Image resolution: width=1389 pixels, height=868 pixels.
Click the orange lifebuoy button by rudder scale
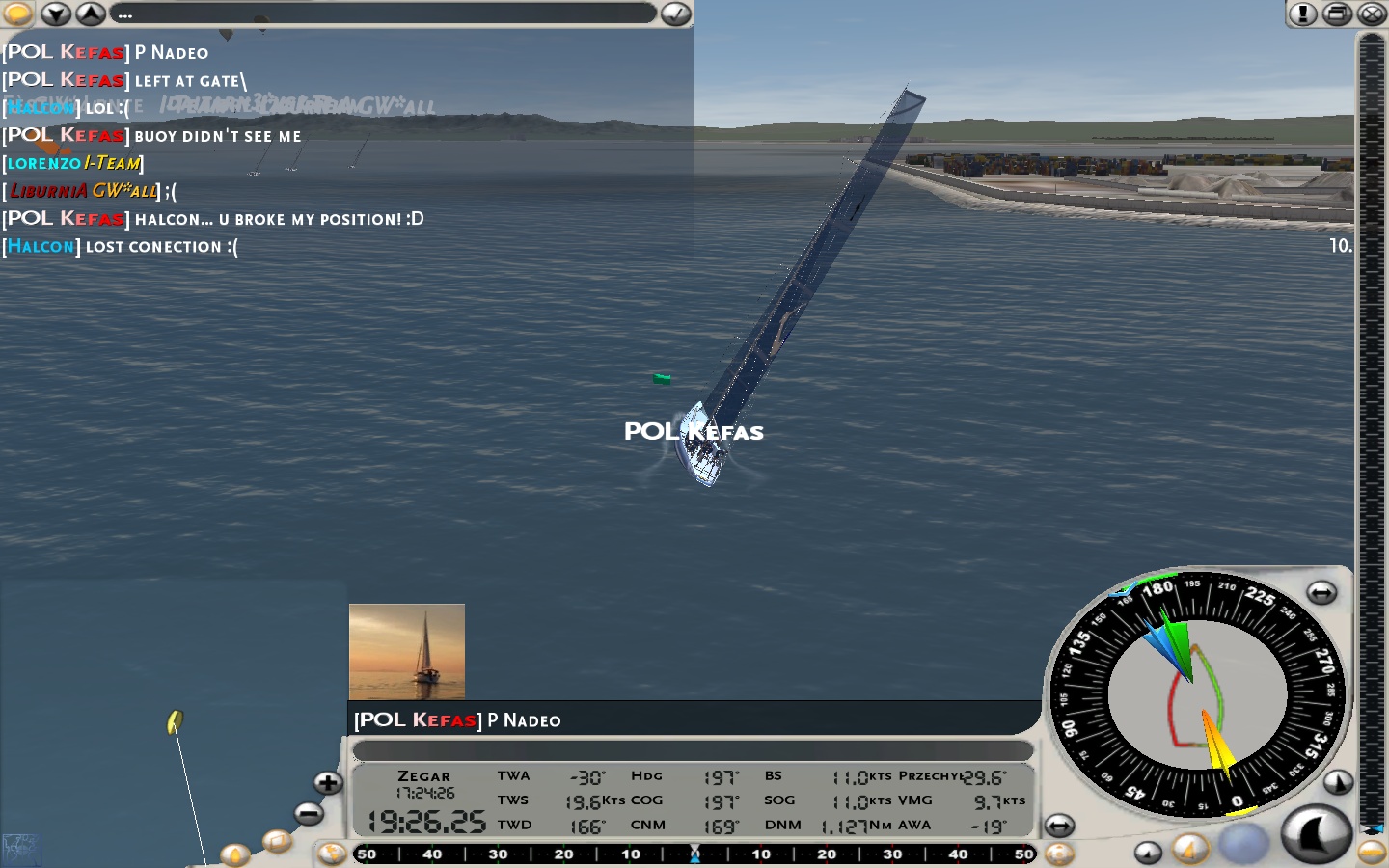pyautogui.click(x=1059, y=854)
